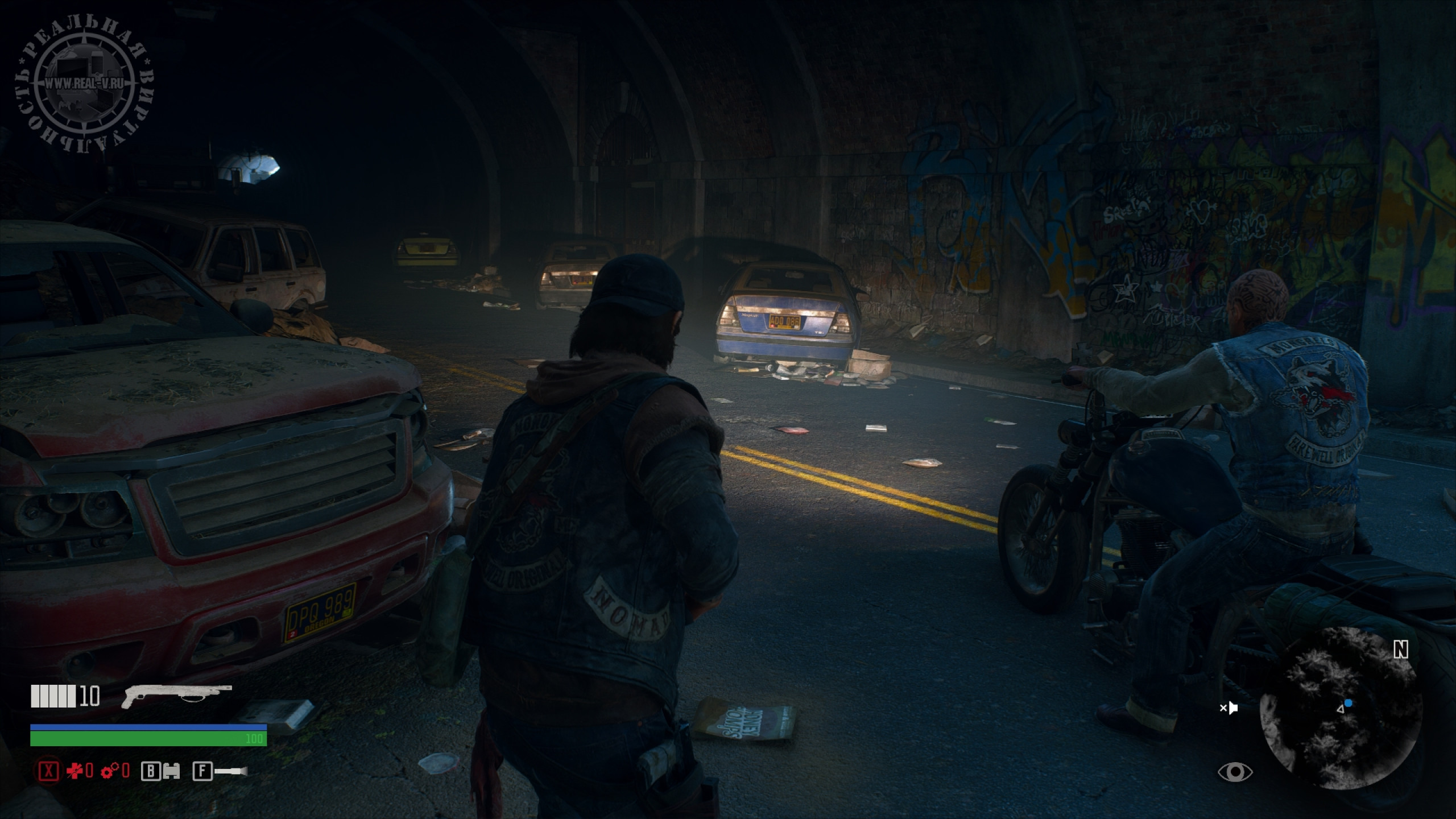Click the blue dot marker on minimap

pos(1348,704)
